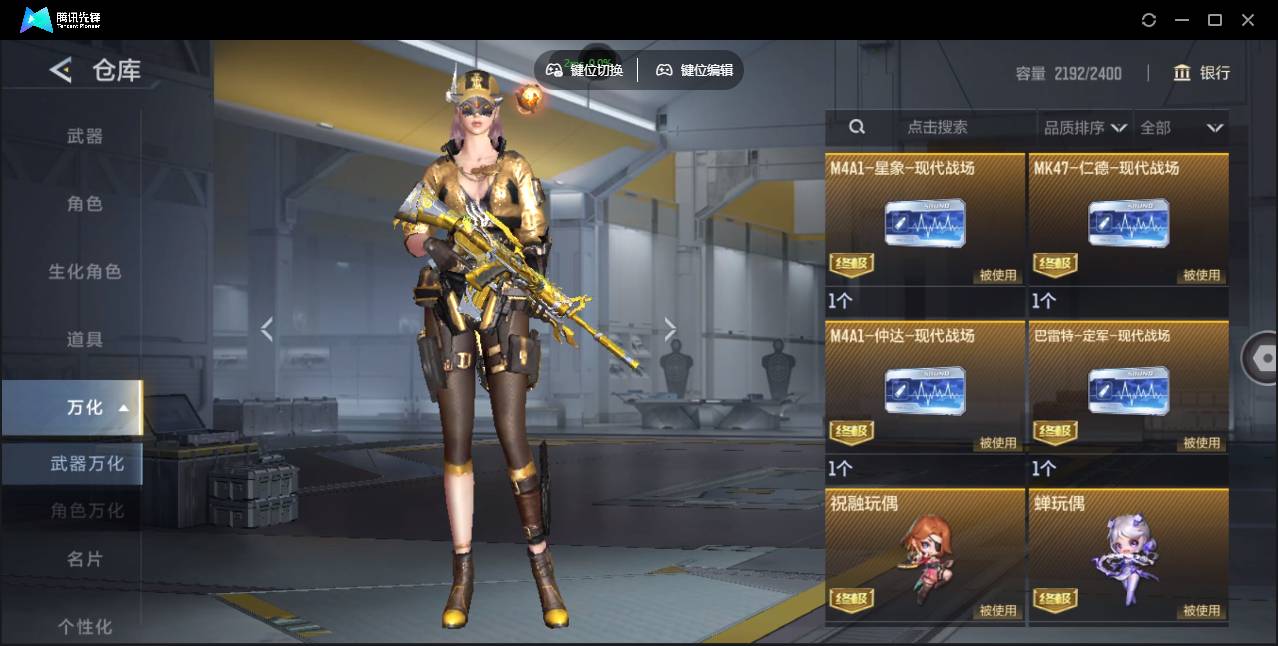This screenshot has height=646, width=1278.
Task: Open the 银行 bank
Action: pyautogui.click(x=1202, y=73)
